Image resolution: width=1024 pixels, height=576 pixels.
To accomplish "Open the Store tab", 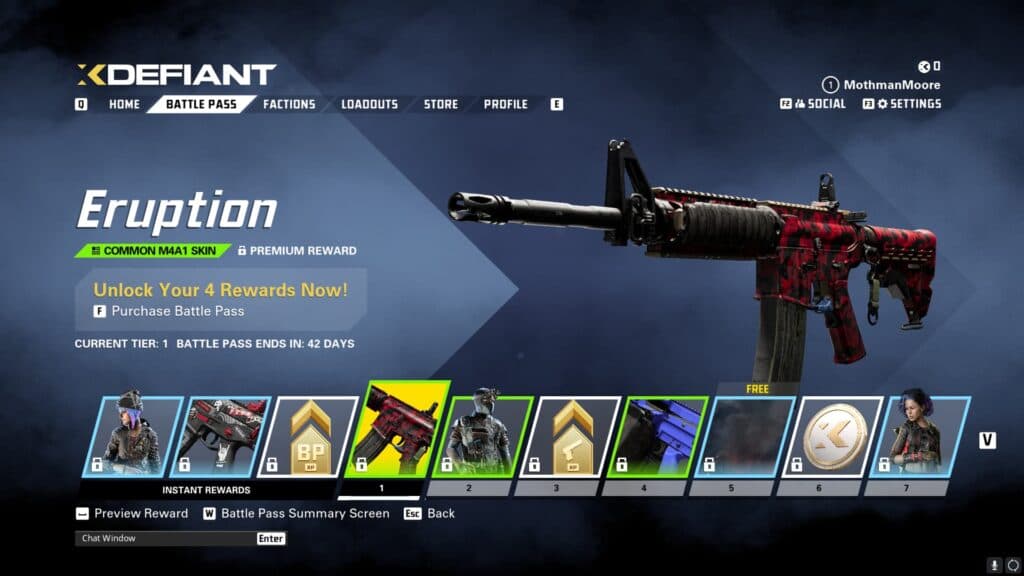I will pyautogui.click(x=440, y=104).
